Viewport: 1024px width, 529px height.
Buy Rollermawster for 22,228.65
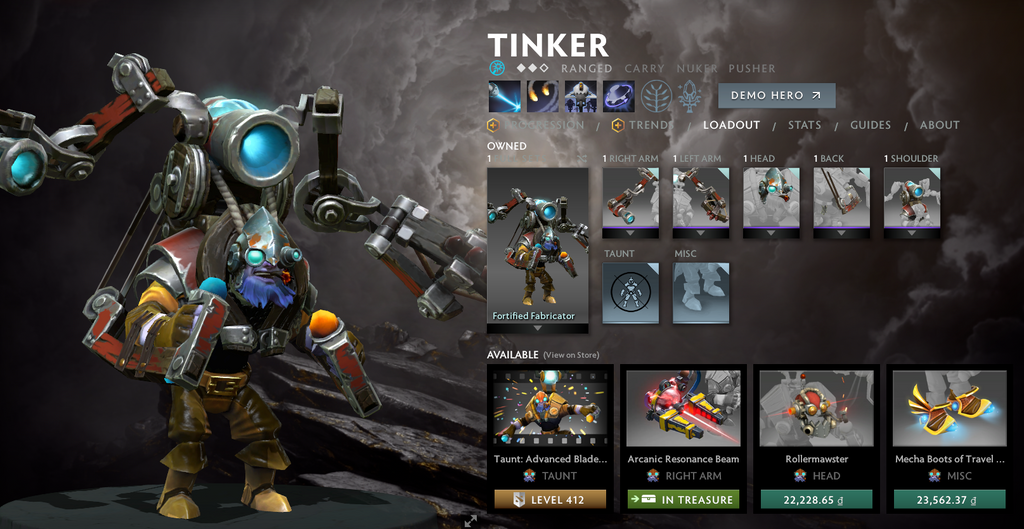[x=816, y=499]
